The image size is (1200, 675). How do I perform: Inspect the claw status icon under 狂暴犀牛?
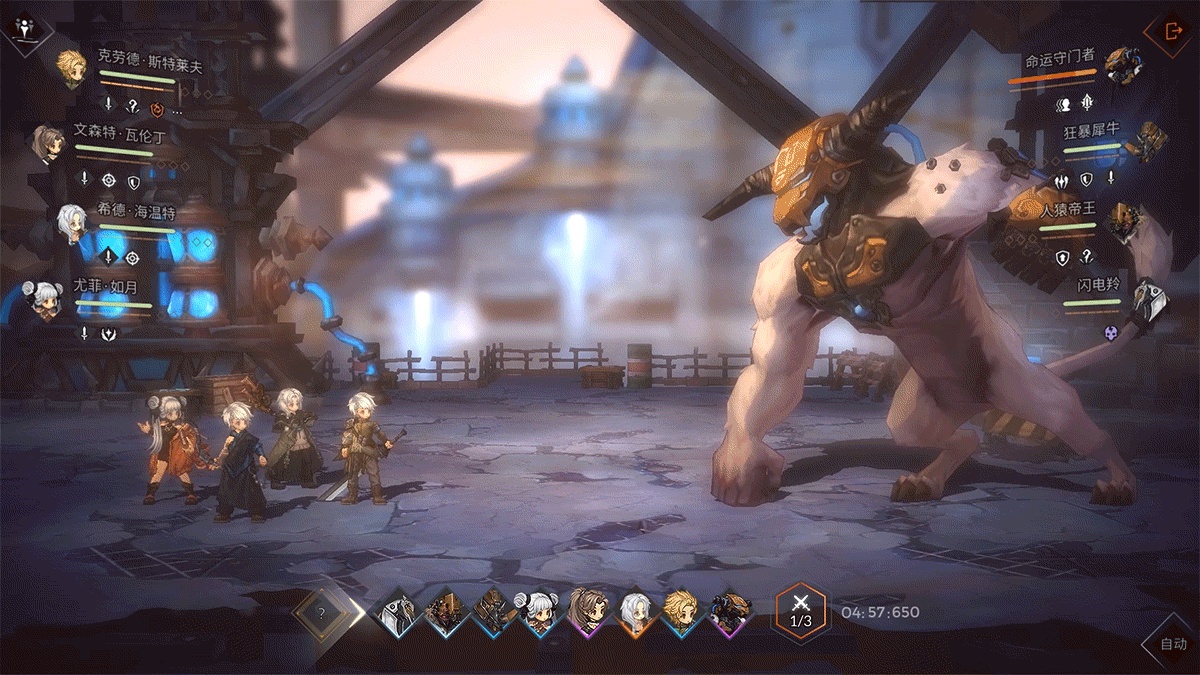coord(1062,181)
